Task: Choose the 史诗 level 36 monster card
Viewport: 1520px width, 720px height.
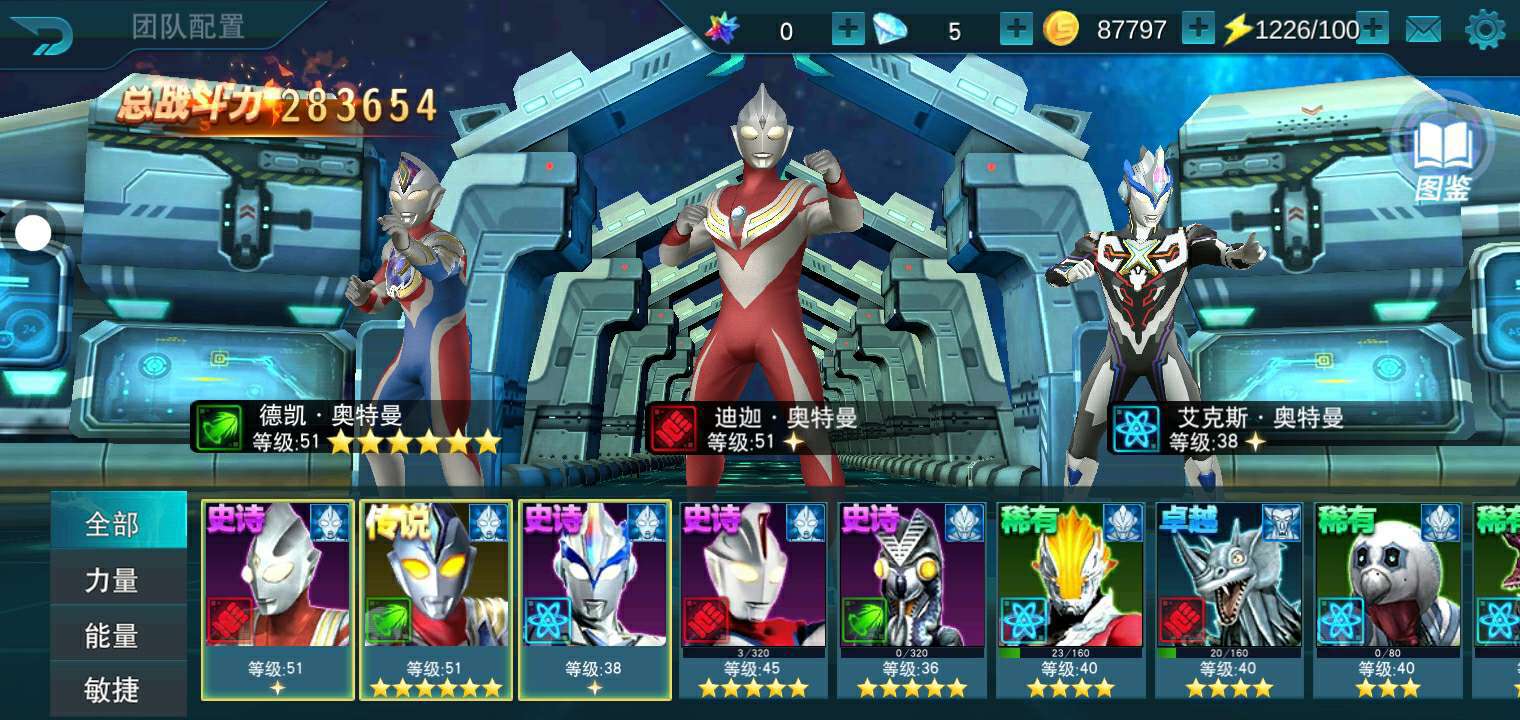Action: point(912,598)
